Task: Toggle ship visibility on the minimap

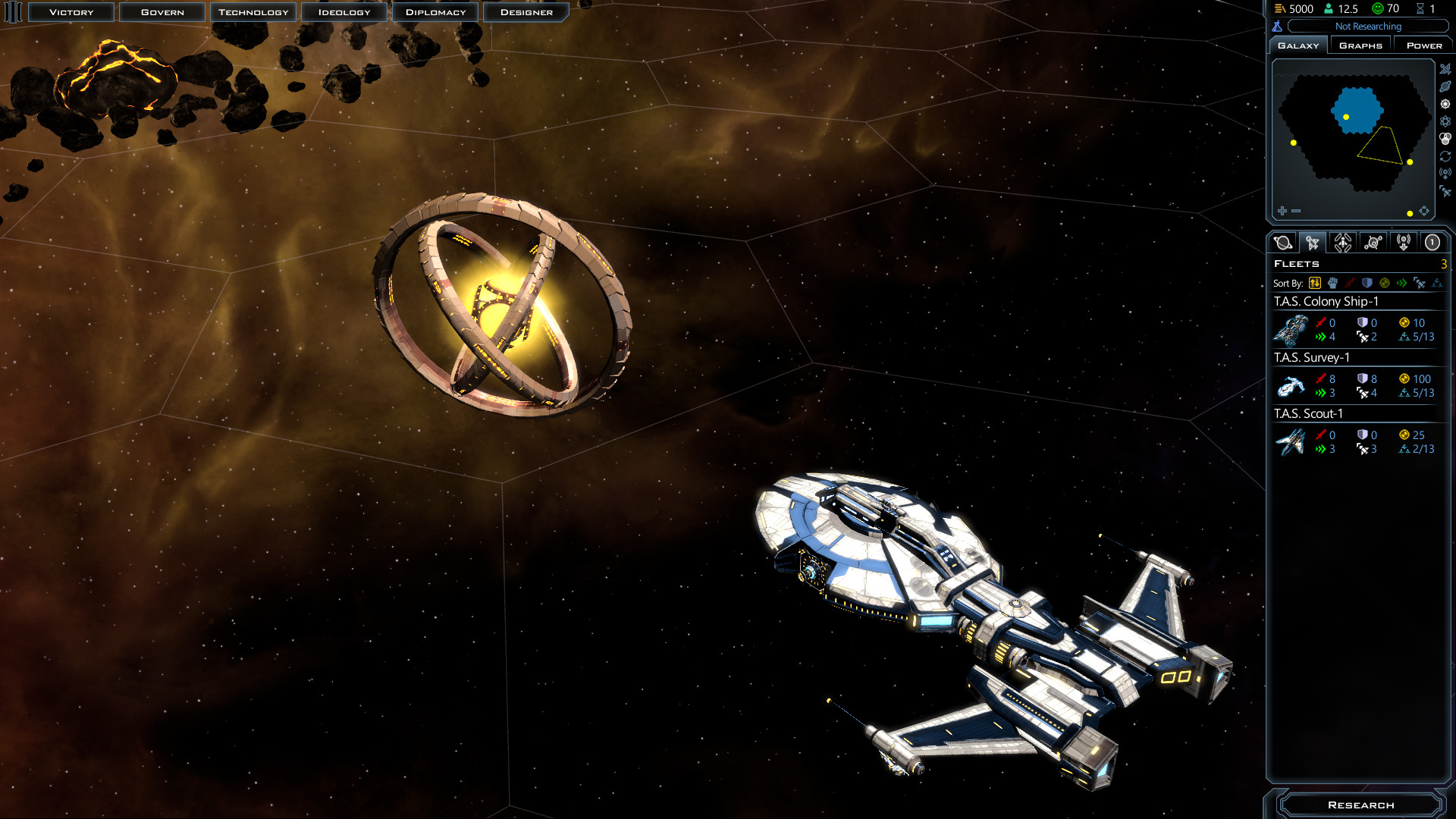Action: coord(1445,68)
